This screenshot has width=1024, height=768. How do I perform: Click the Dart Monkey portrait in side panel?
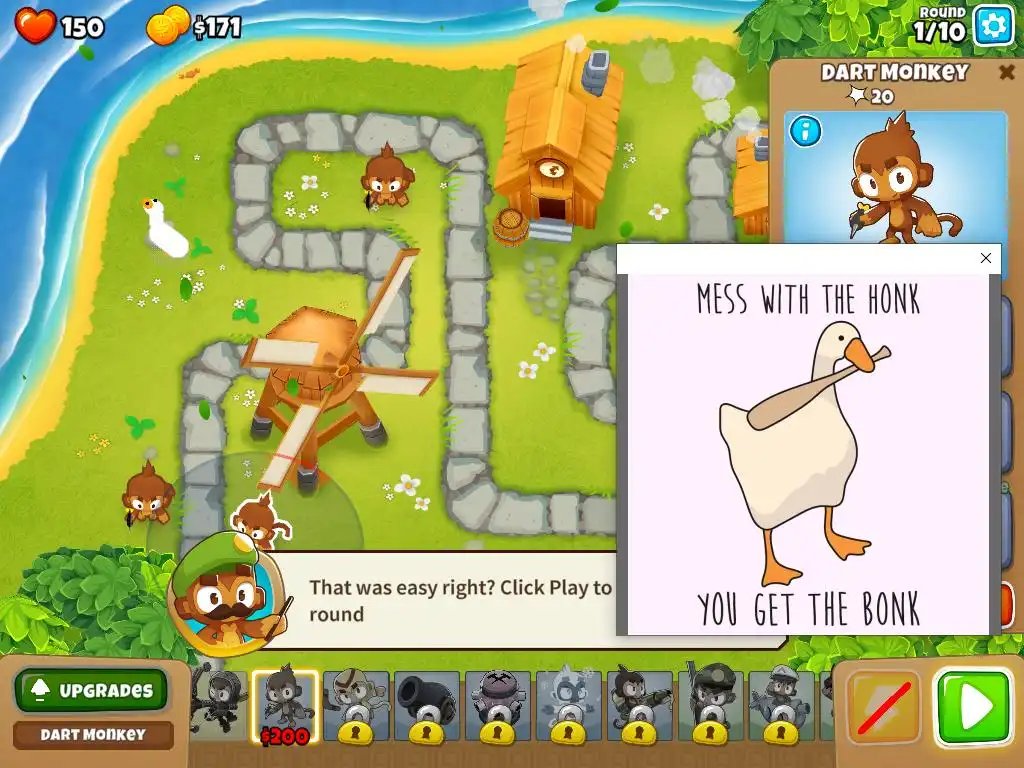894,180
